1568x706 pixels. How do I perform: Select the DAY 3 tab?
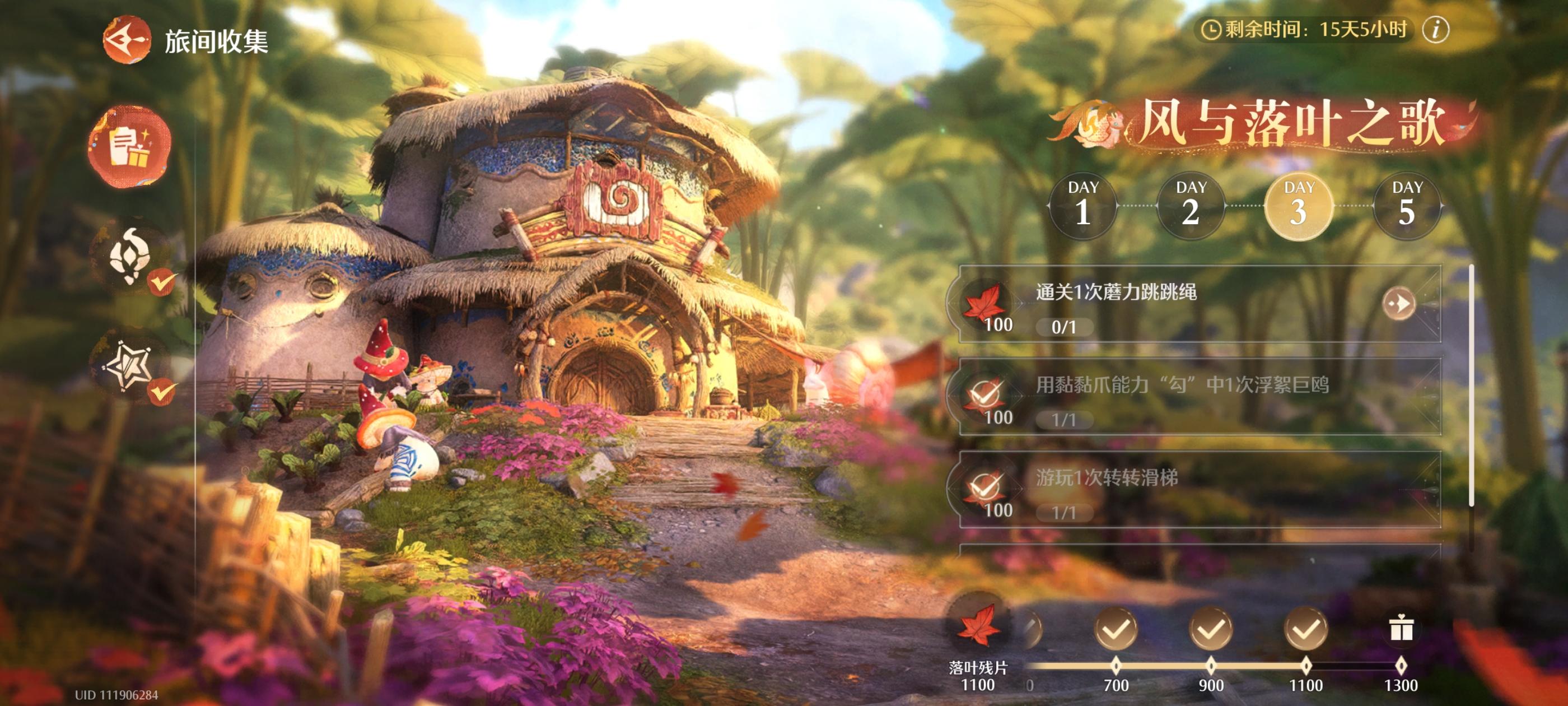[1298, 205]
